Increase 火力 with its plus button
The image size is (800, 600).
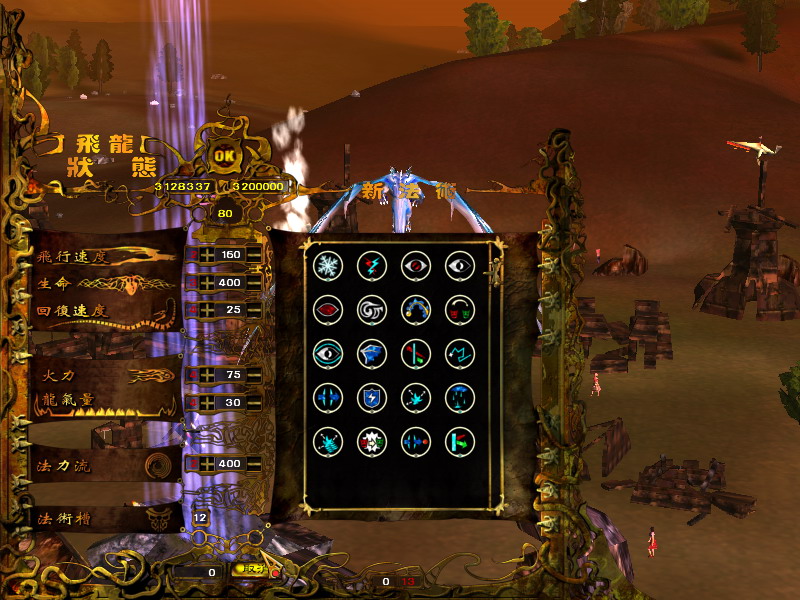click(x=207, y=375)
